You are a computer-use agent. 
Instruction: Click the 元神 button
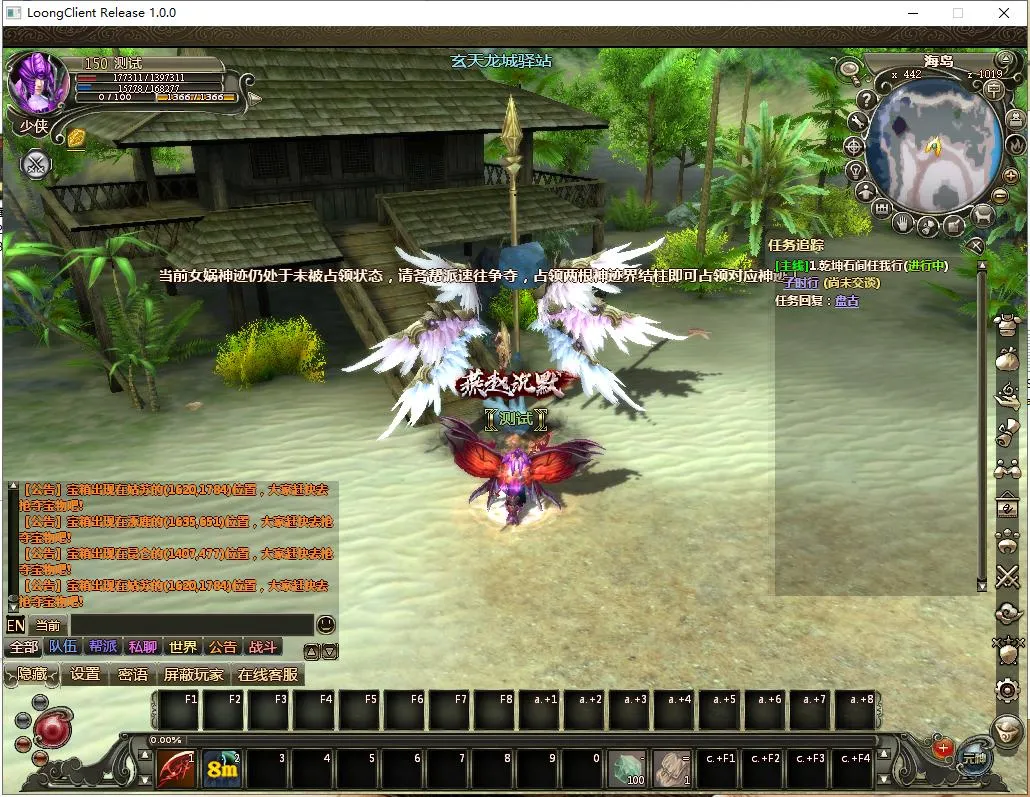click(x=974, y=758)
